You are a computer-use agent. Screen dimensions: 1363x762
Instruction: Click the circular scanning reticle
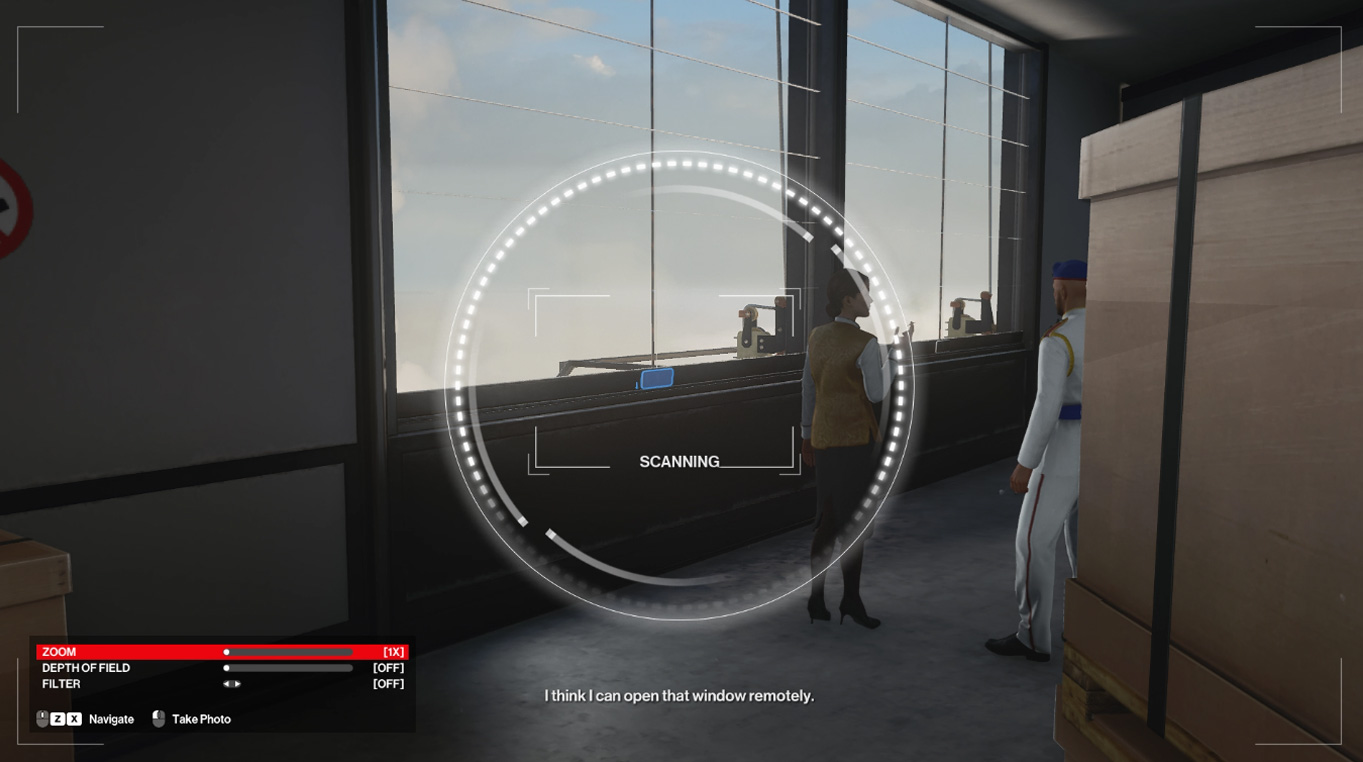point(683,390)
